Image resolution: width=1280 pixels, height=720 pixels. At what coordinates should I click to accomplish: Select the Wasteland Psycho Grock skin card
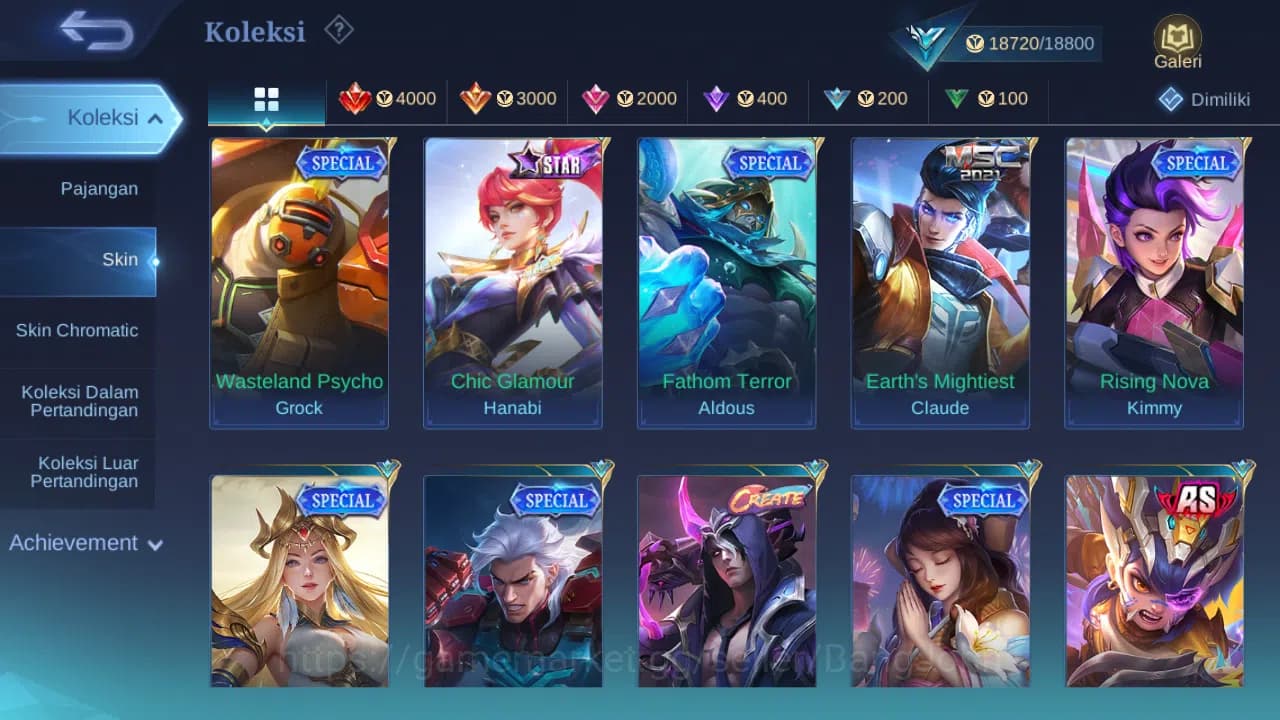(299, 283)
